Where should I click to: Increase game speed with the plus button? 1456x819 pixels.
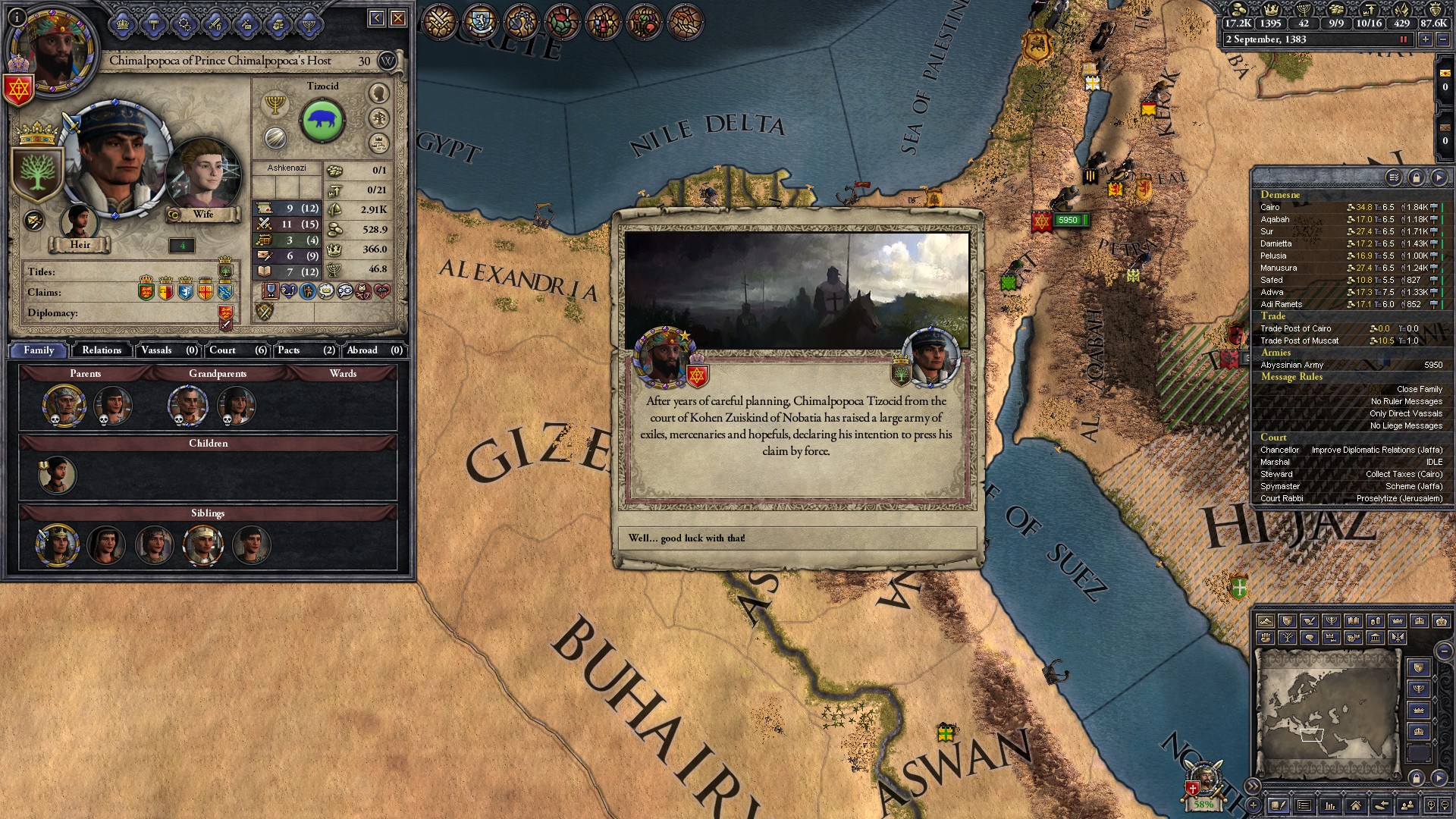[1426, 39]
